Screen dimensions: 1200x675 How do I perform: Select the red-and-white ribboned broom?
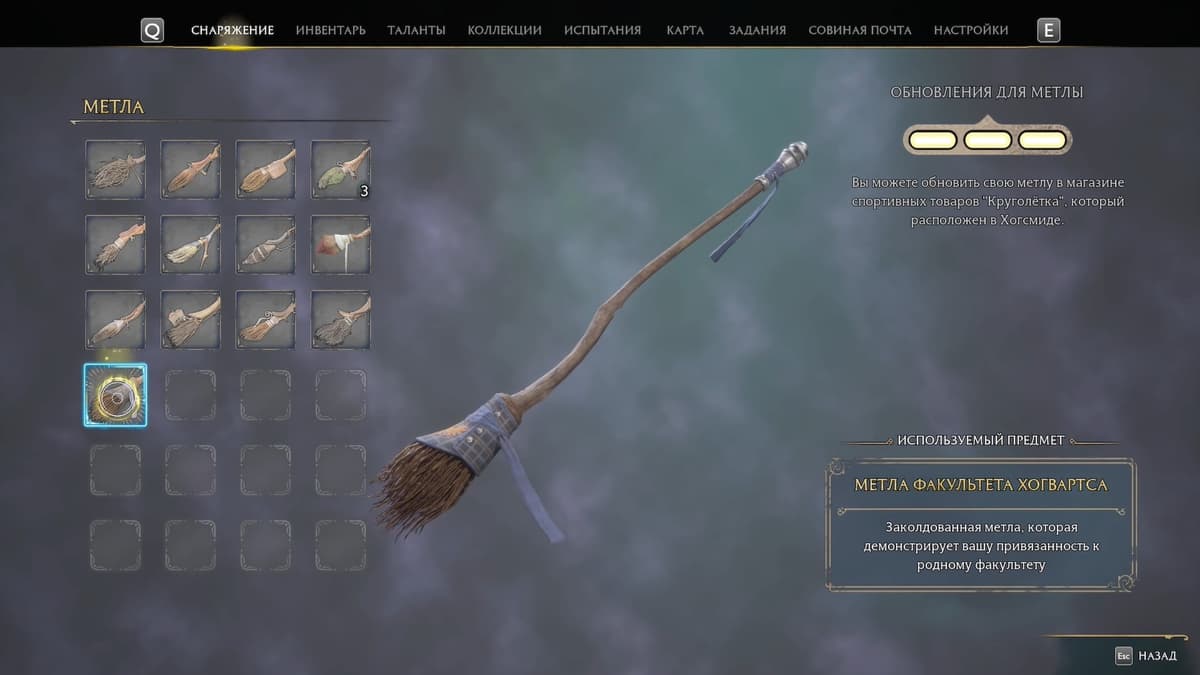pyautogui.click(x=340, y=244)
